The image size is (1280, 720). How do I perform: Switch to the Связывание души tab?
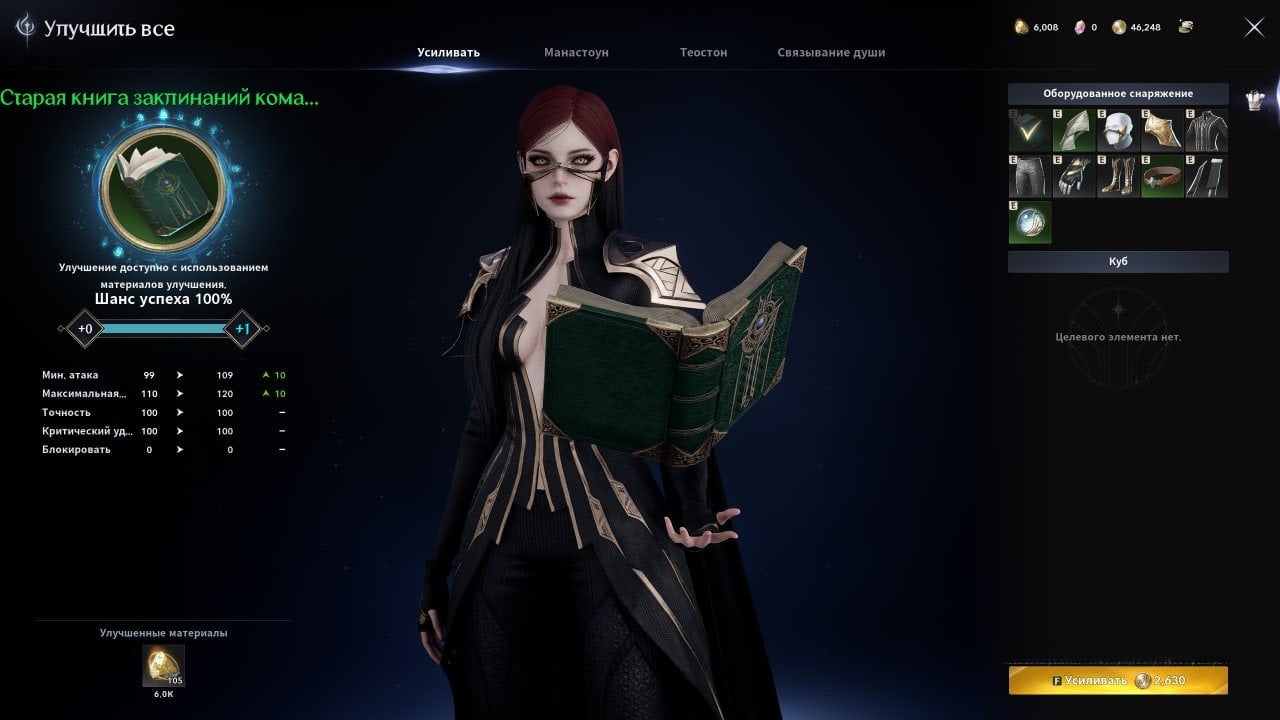coord(830,52)
